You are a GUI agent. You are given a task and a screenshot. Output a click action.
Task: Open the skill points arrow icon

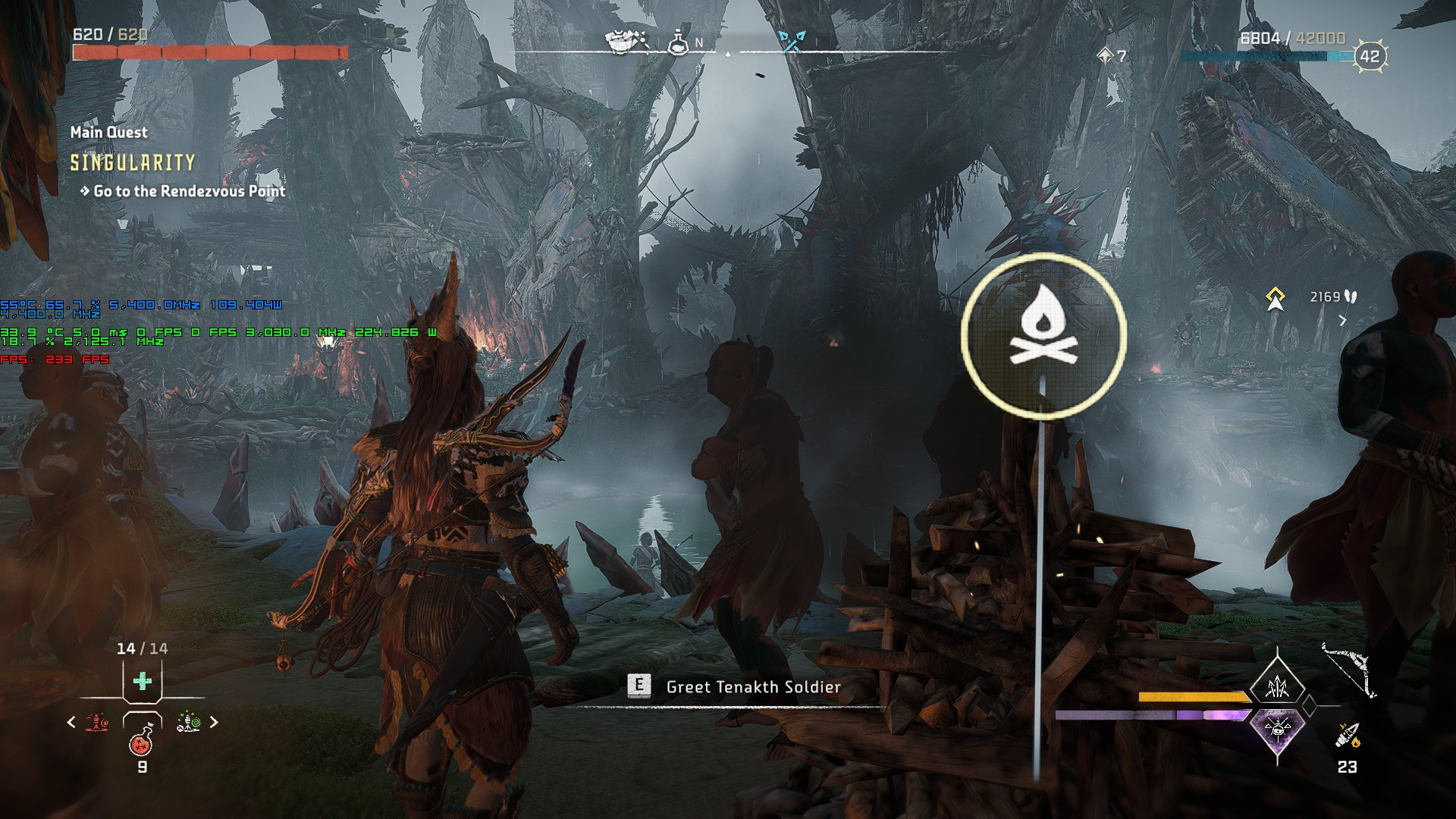(1105, 55)
